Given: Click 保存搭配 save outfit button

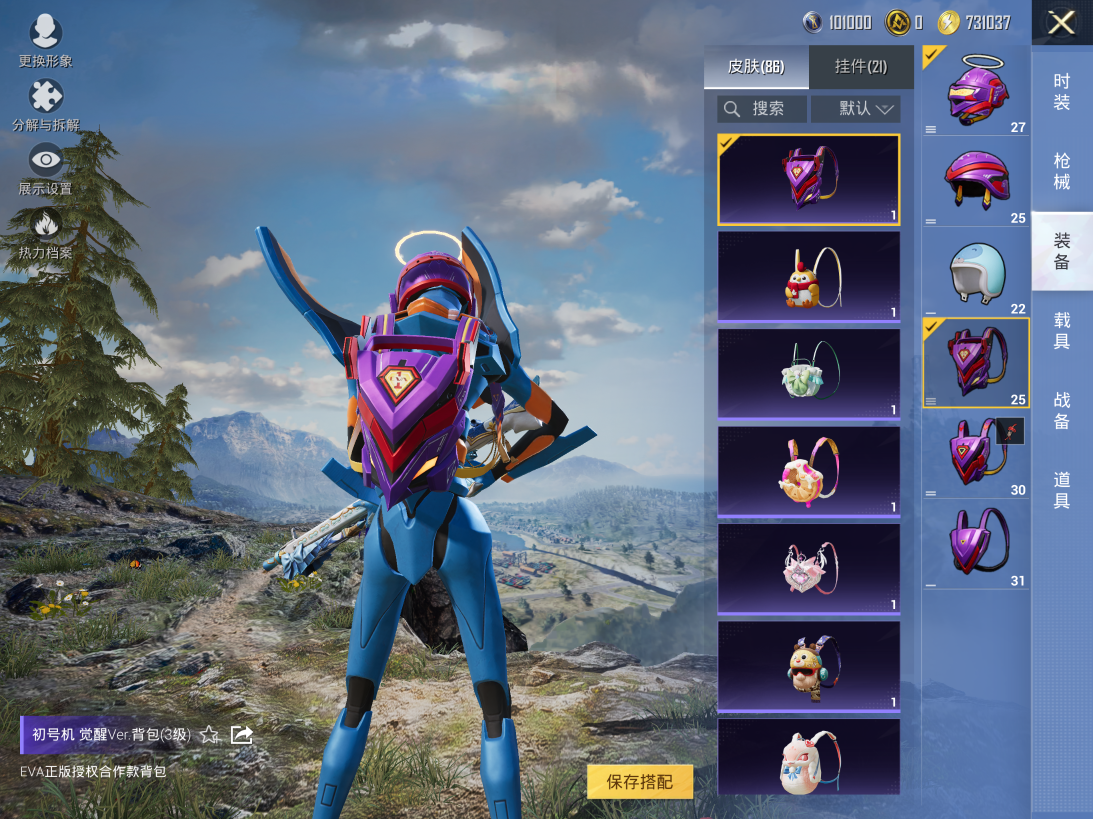Looking at the screenshot, I should (x=640, y=782).
